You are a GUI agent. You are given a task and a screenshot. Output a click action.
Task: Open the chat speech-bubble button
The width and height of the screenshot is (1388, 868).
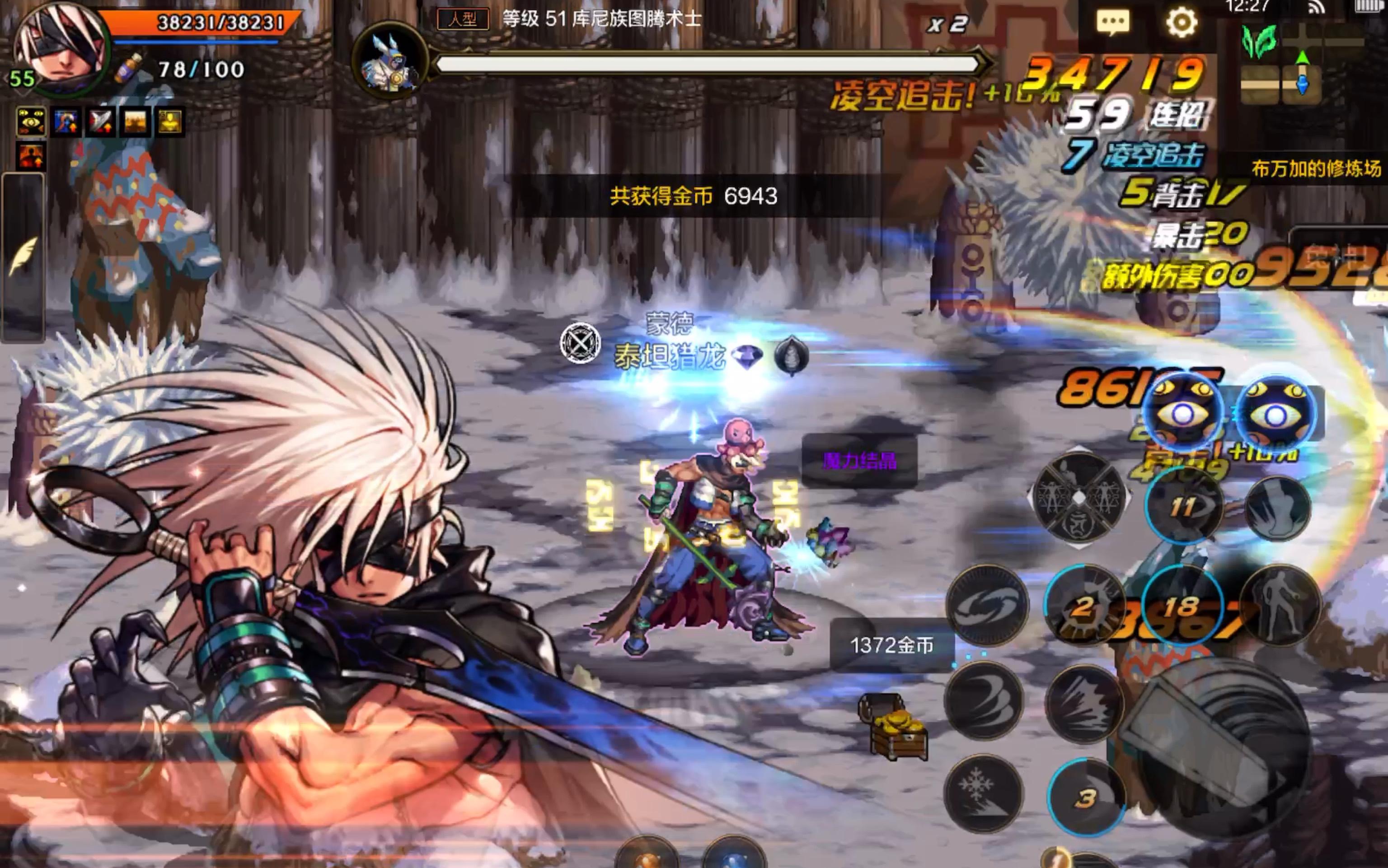pyautogui.click(x=1113, y=23)
